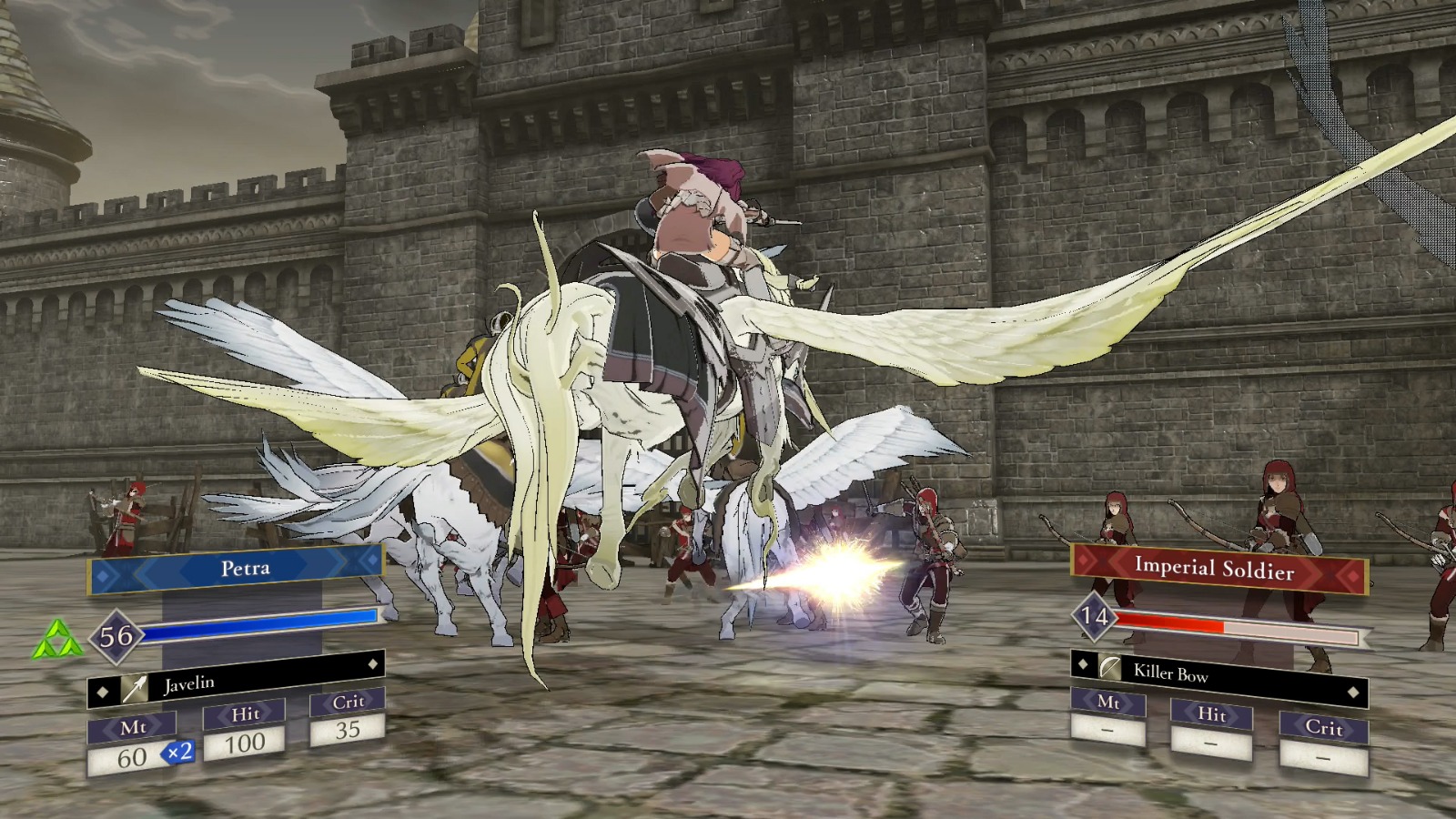
Task: Click Petra's Mt stat showing 60
Action: [x=133, y=755]
